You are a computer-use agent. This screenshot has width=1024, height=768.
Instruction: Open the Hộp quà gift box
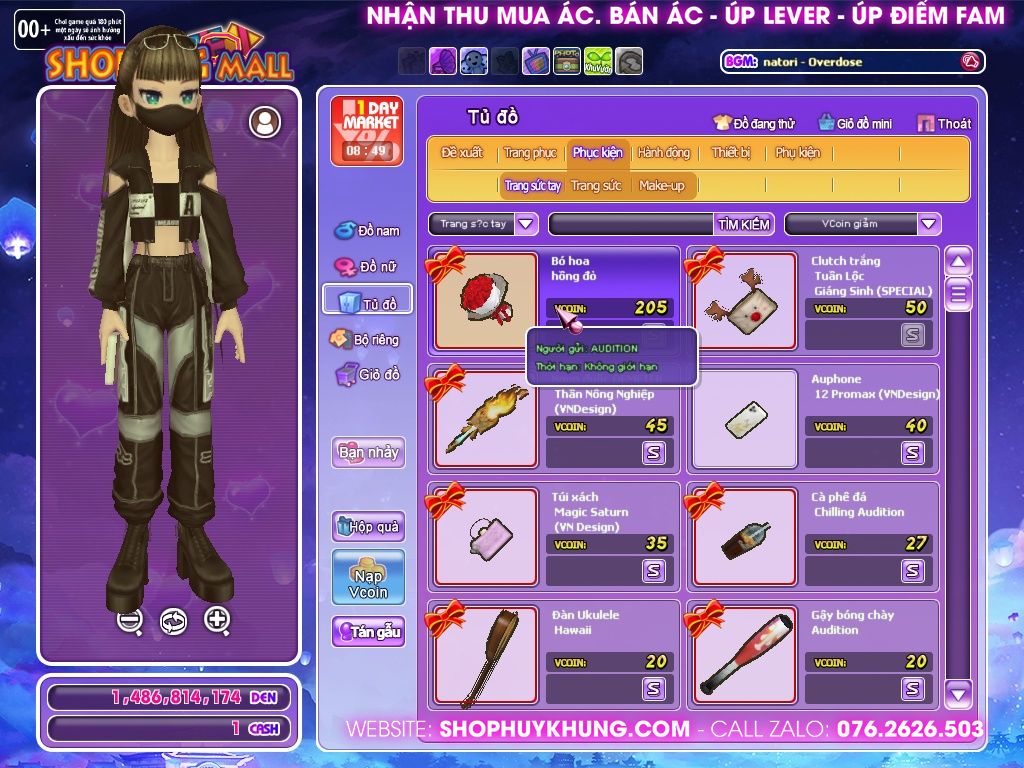(368, 527)
